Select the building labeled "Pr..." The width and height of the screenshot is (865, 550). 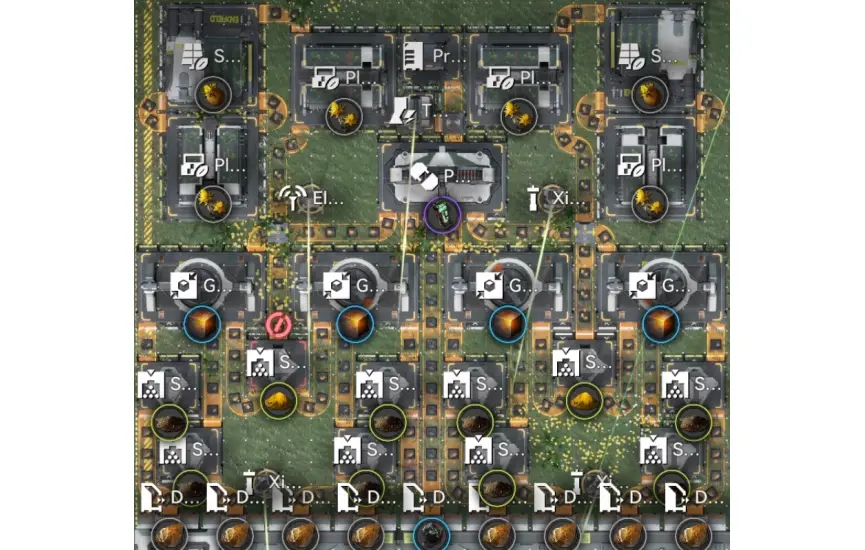click(430, 56)
